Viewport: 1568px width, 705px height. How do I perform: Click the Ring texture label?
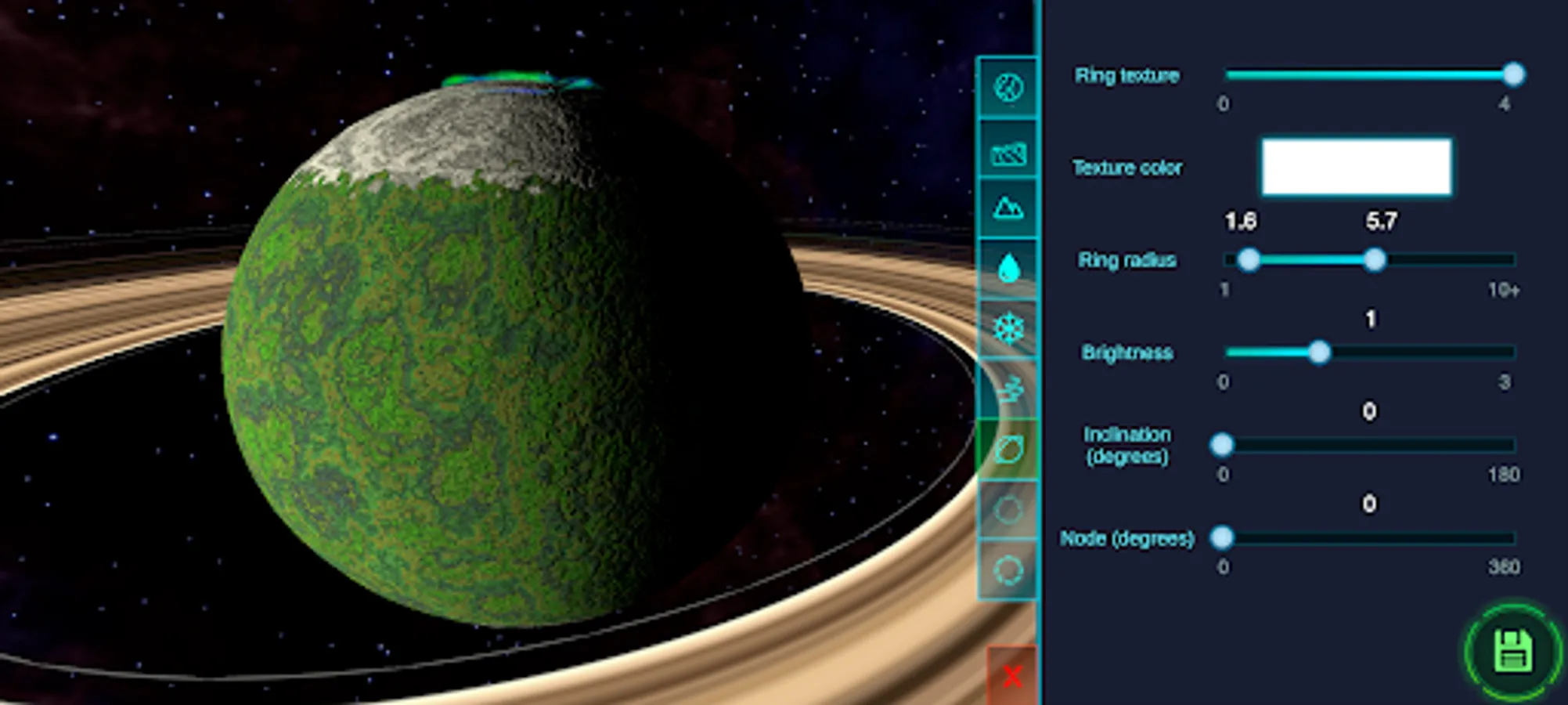(x=1127, y=75)
